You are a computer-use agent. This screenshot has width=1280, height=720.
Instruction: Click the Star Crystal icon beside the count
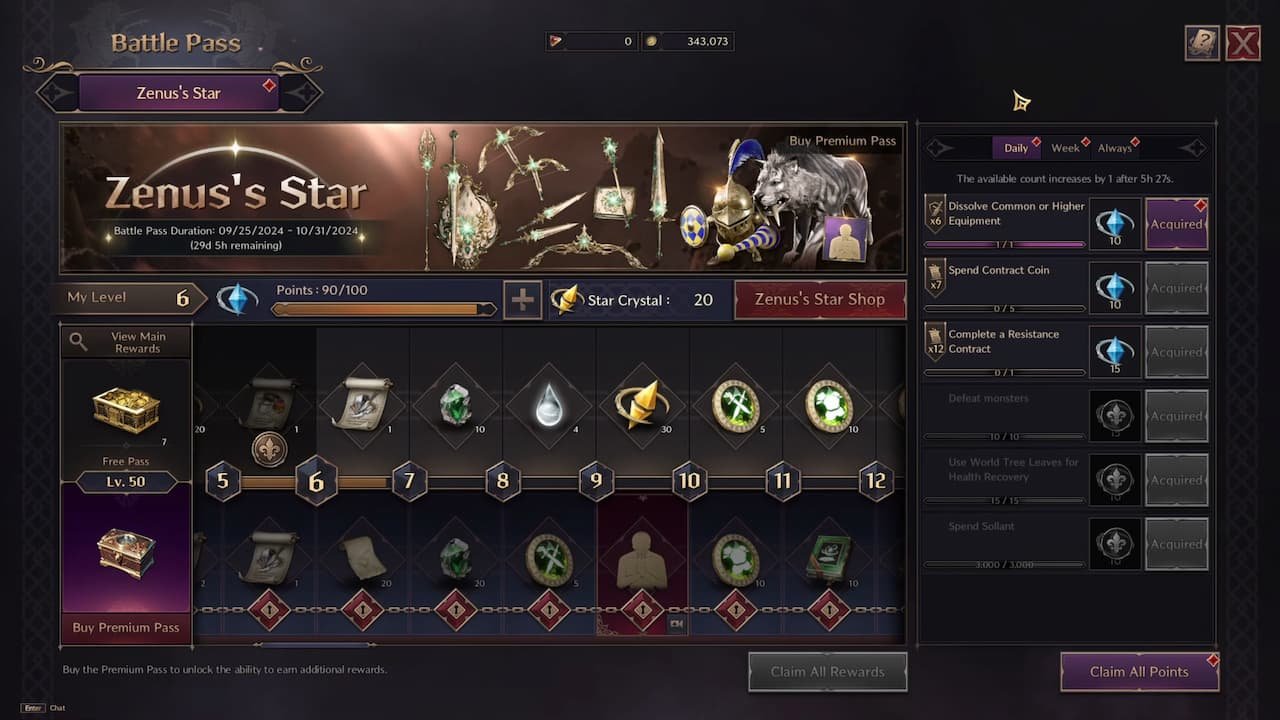(568, 299)
